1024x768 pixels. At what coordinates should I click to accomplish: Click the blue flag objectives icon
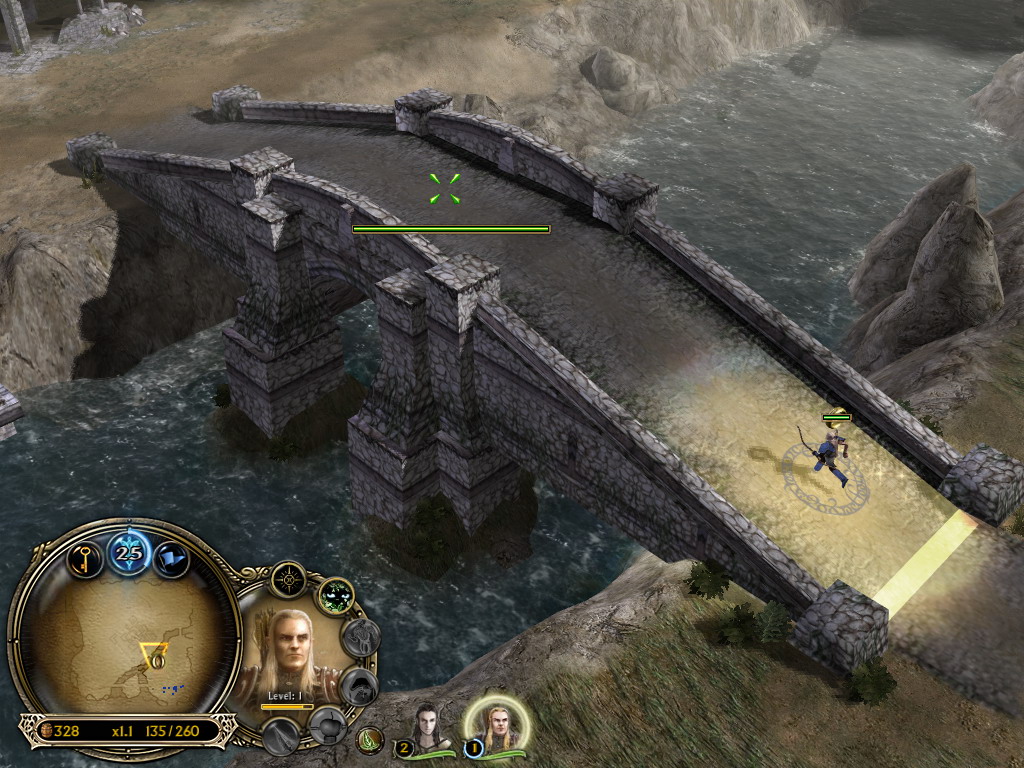[173, 557]
